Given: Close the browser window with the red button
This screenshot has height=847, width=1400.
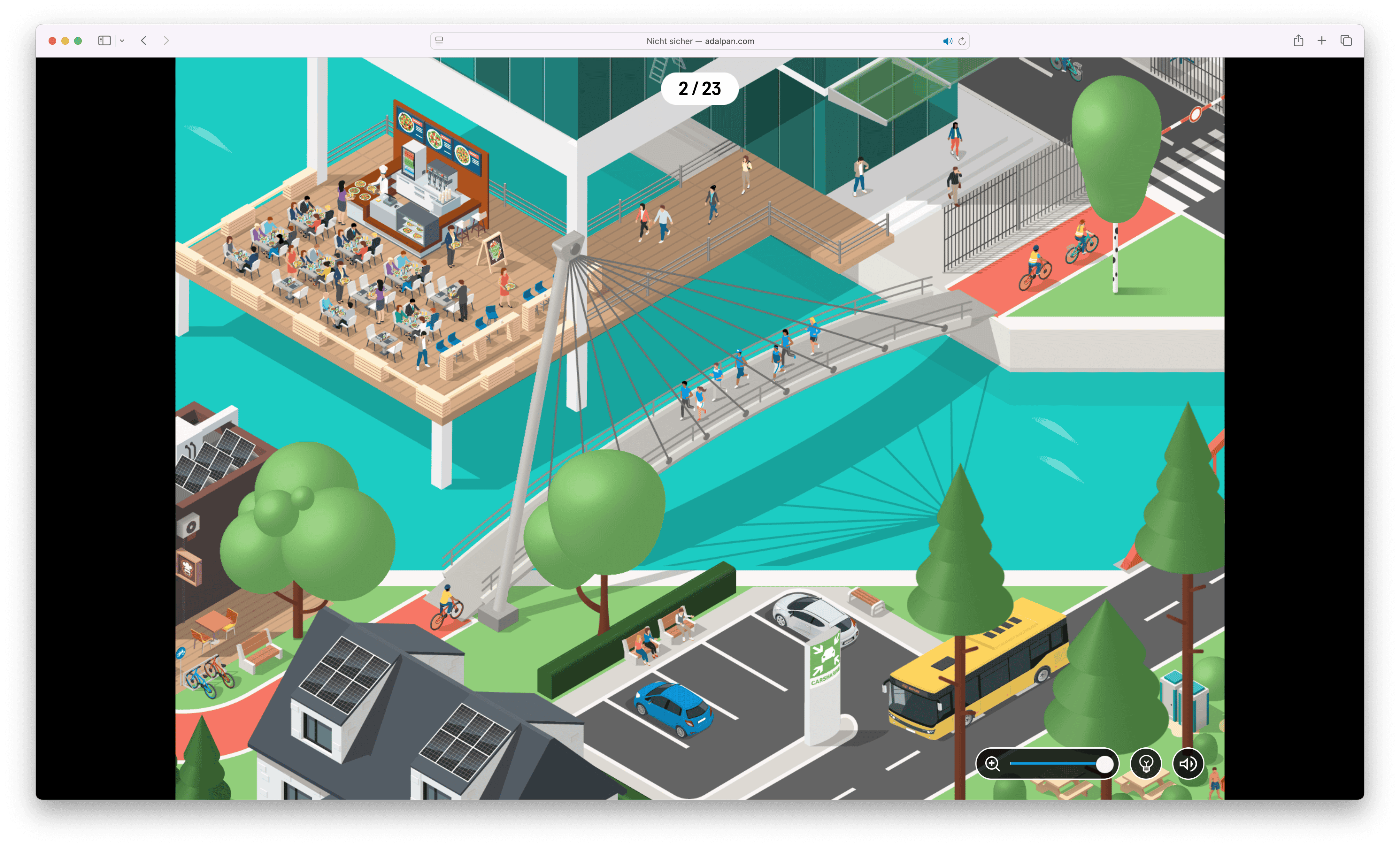Looking at the screenshot, I should (x=52, y=41).
